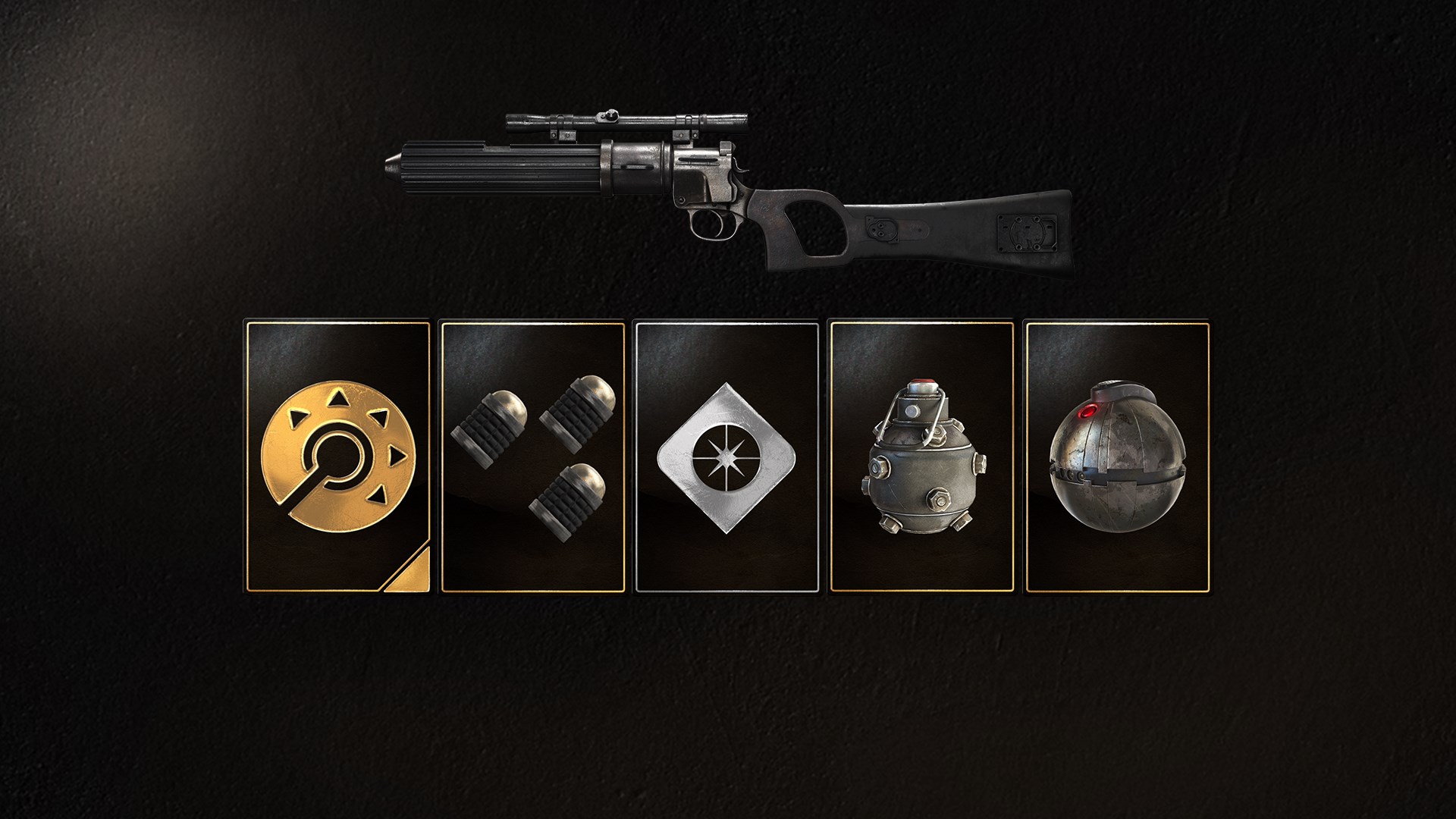This screenshot has height=819, width=1456.
Task: Choose the three grenade rounds card
Action: (x=532, y=457)
